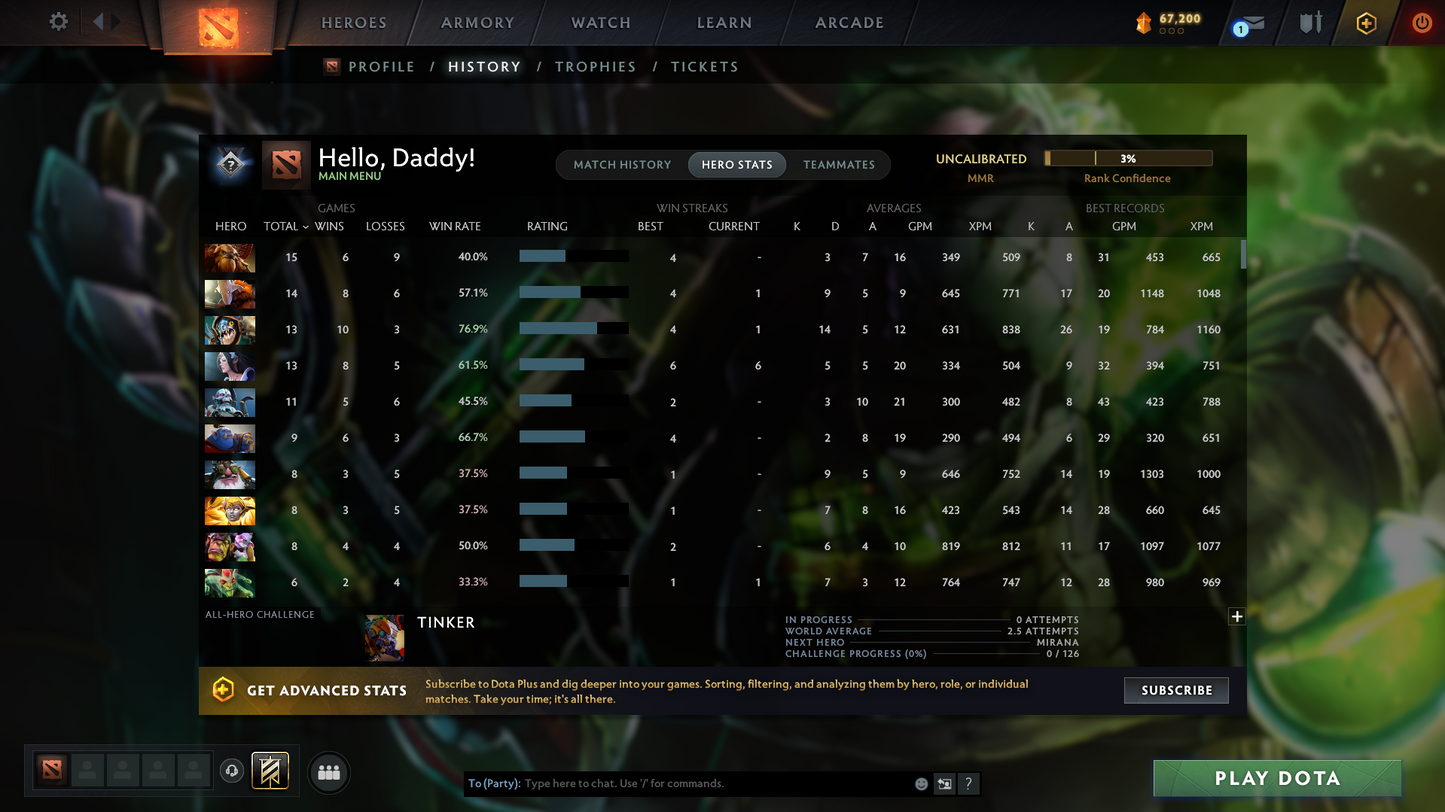Expand the All-Hero Challenge panel with plus button
Image resolution: width=1445 pixels, height=812 pixels.
pos(1236,617)
